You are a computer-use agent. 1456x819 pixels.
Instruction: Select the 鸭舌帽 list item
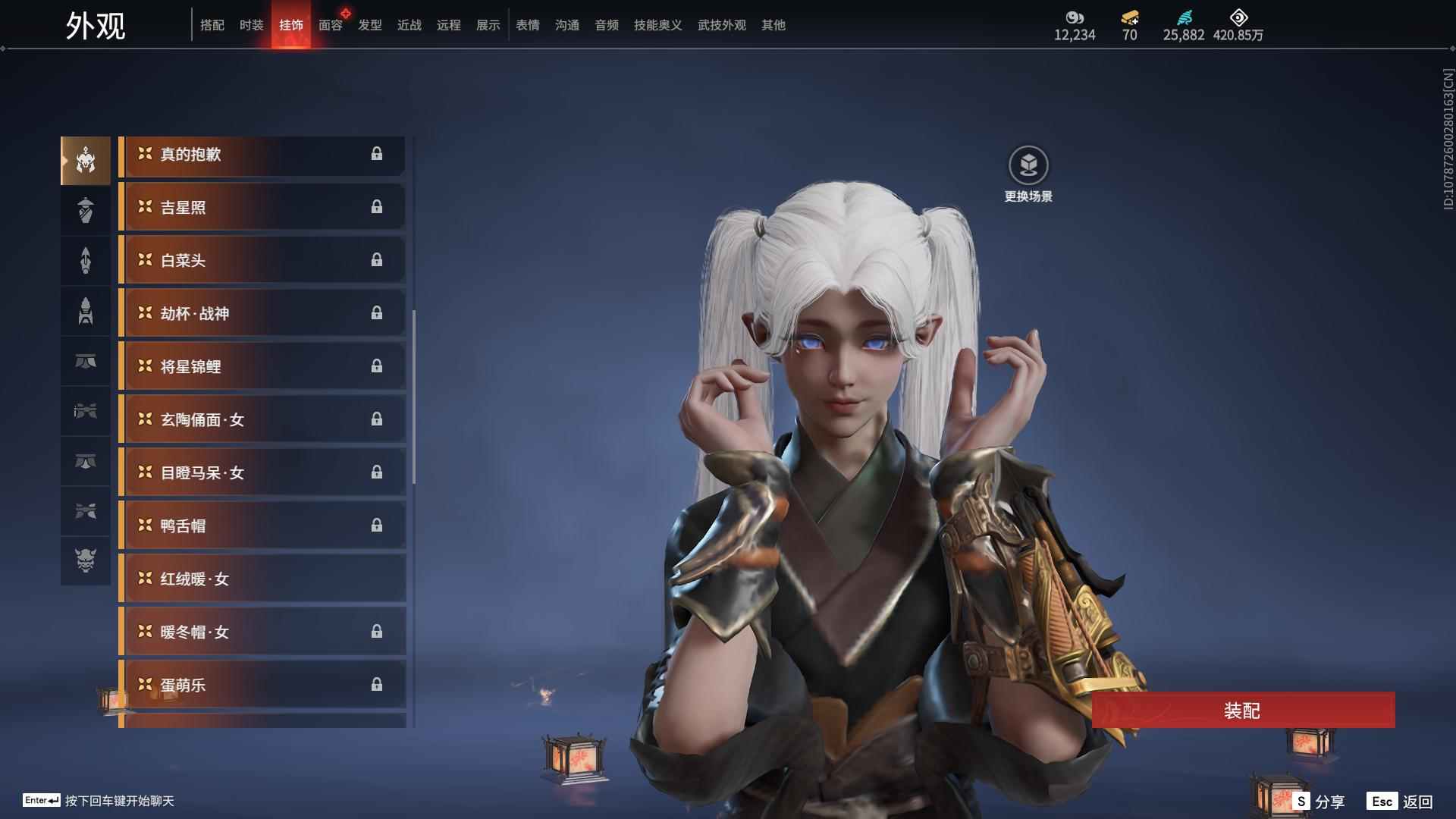click(262, 526)
